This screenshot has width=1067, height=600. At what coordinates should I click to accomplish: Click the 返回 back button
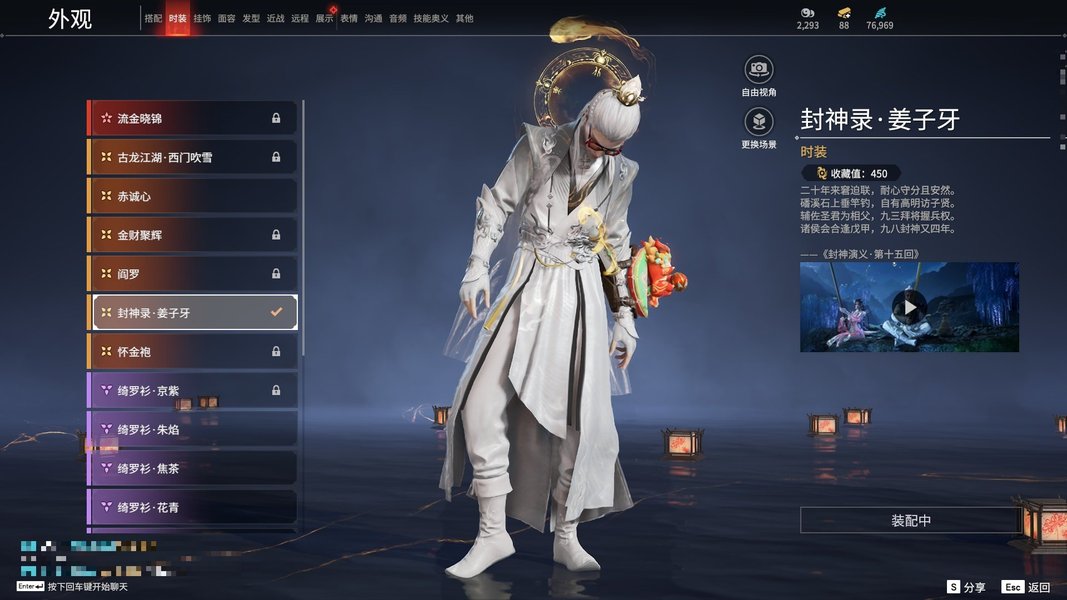[x=1027, y=587]
